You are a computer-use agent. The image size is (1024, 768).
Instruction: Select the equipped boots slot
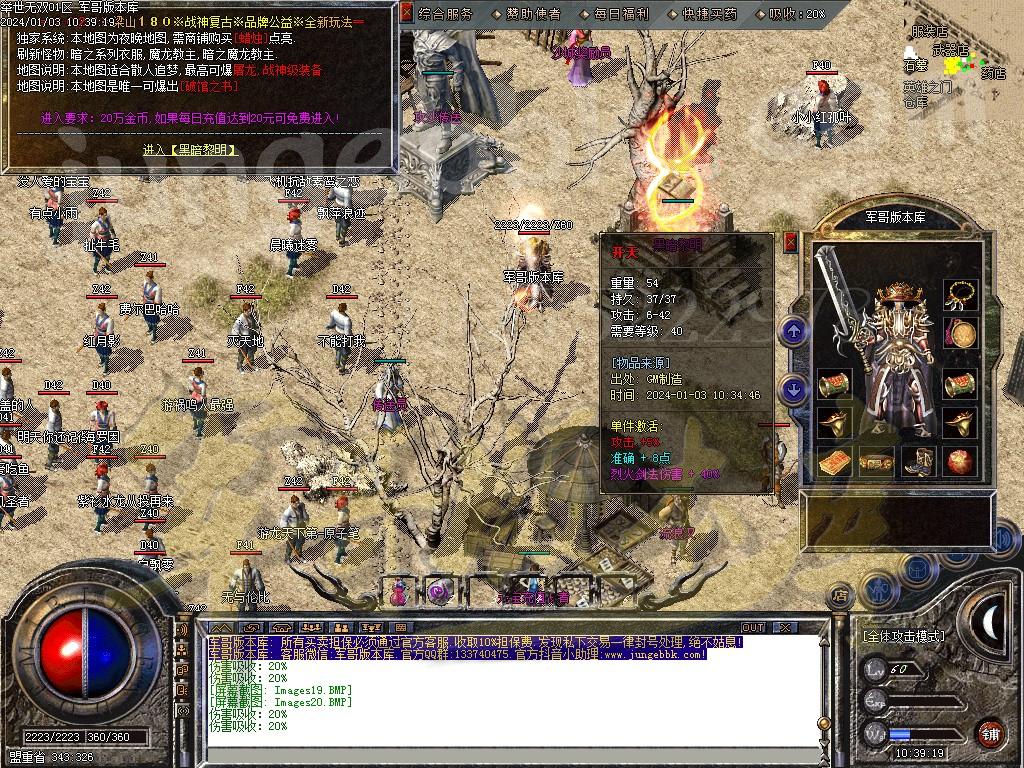(918, 462)
